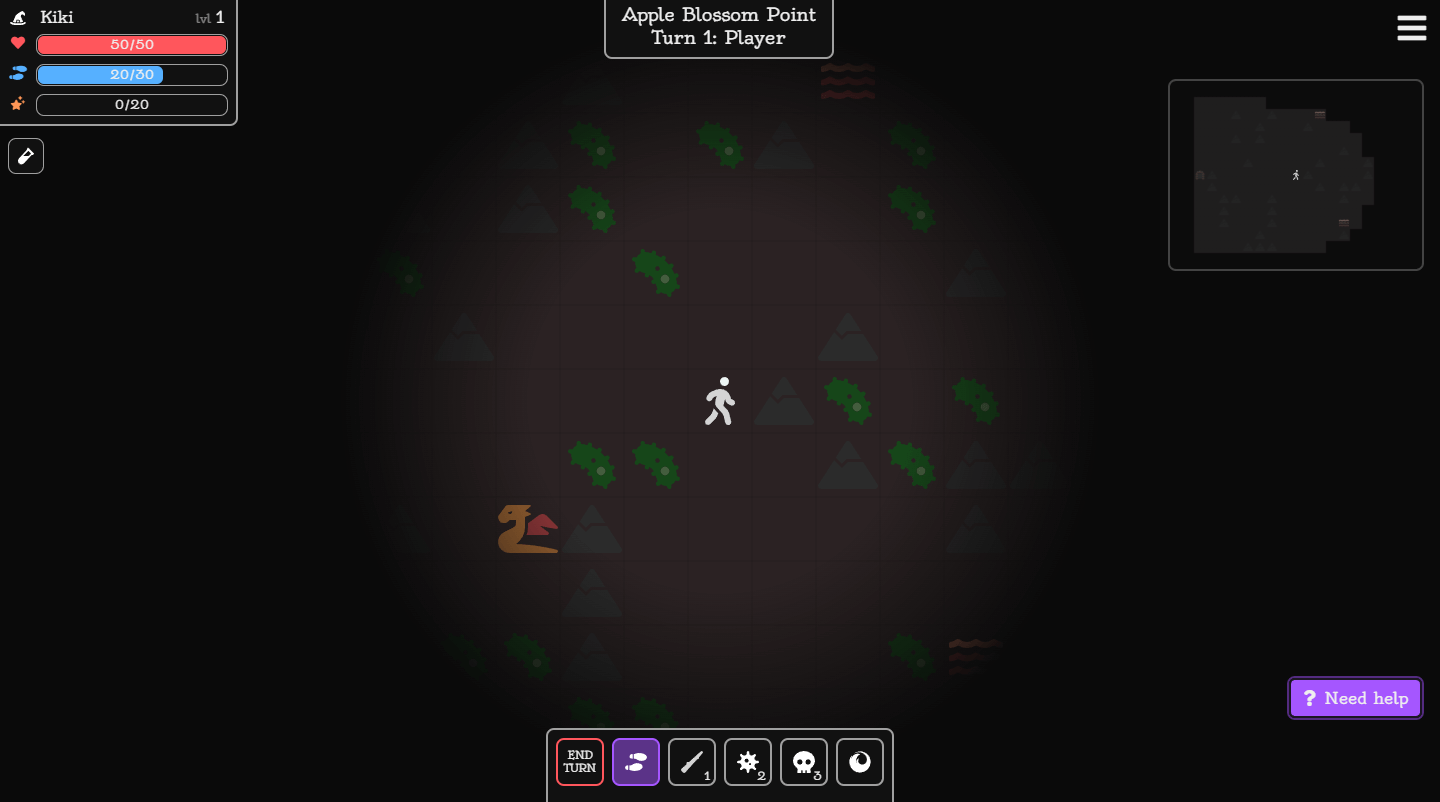Cast the dark crescent orb ability
This screenshot has width=1440, height=802.
click(x=860, y=762)
